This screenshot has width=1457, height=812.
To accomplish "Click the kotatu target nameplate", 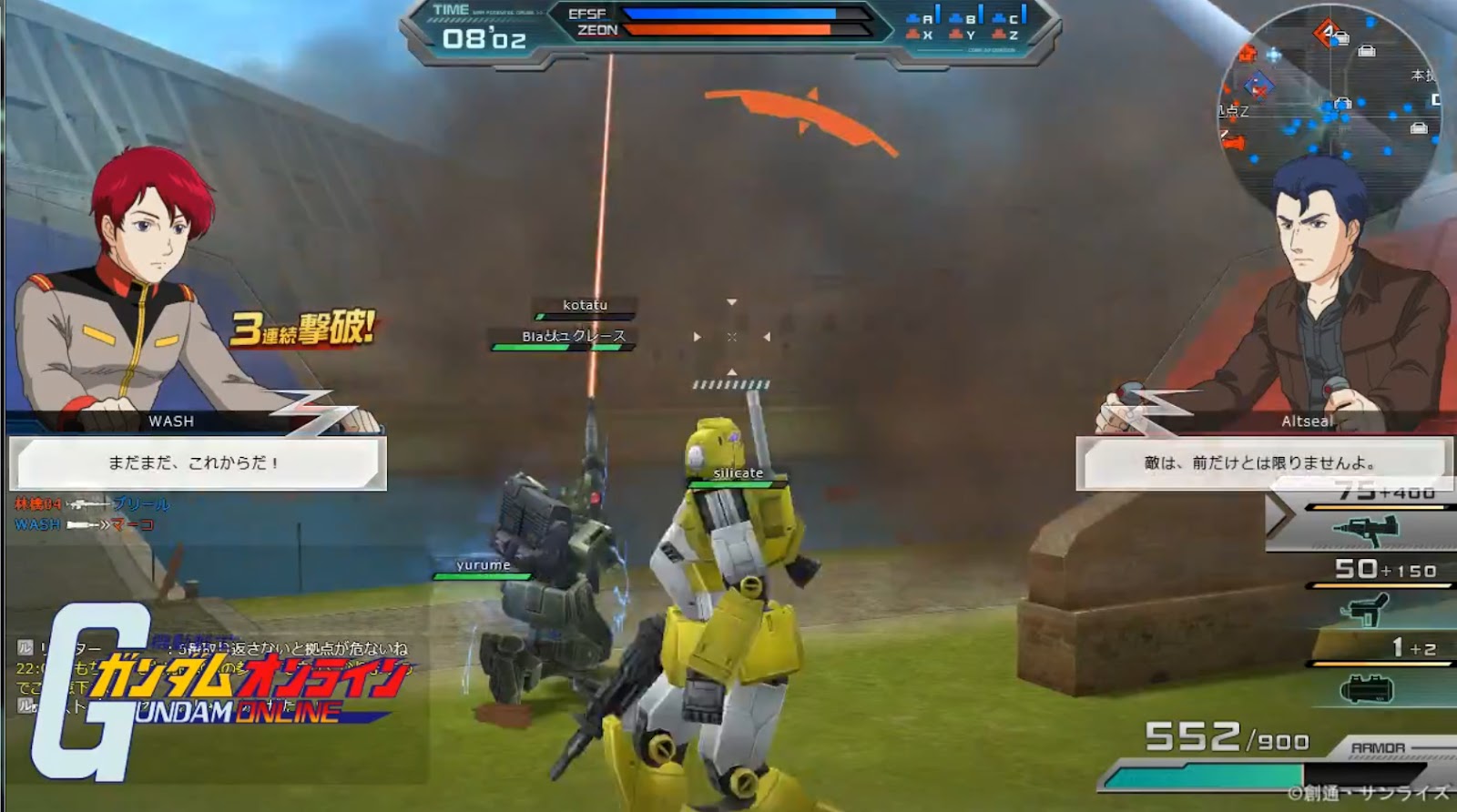I will click(x=584, y=305).
